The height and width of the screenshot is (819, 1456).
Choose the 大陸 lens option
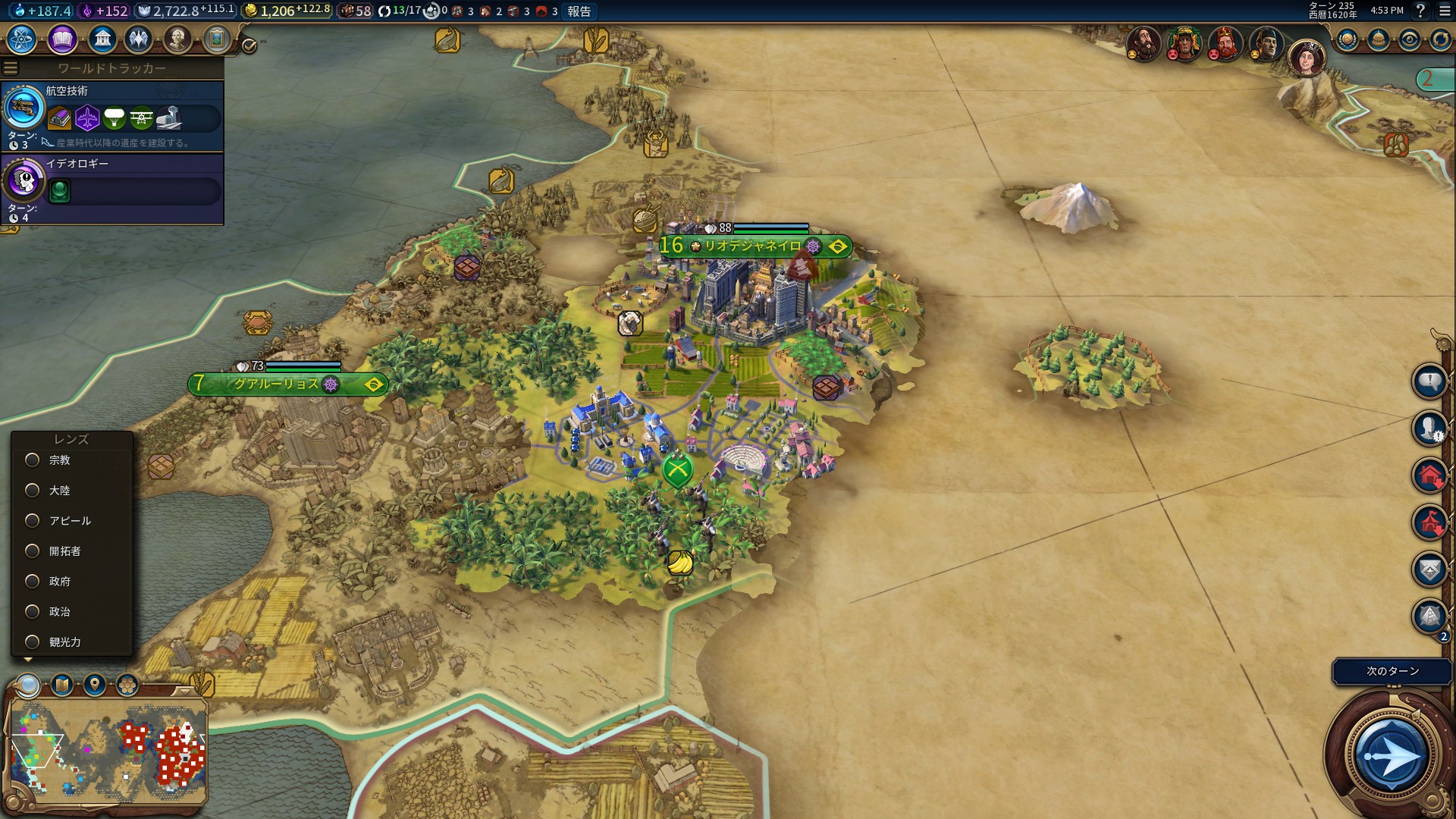pos(33,491)
